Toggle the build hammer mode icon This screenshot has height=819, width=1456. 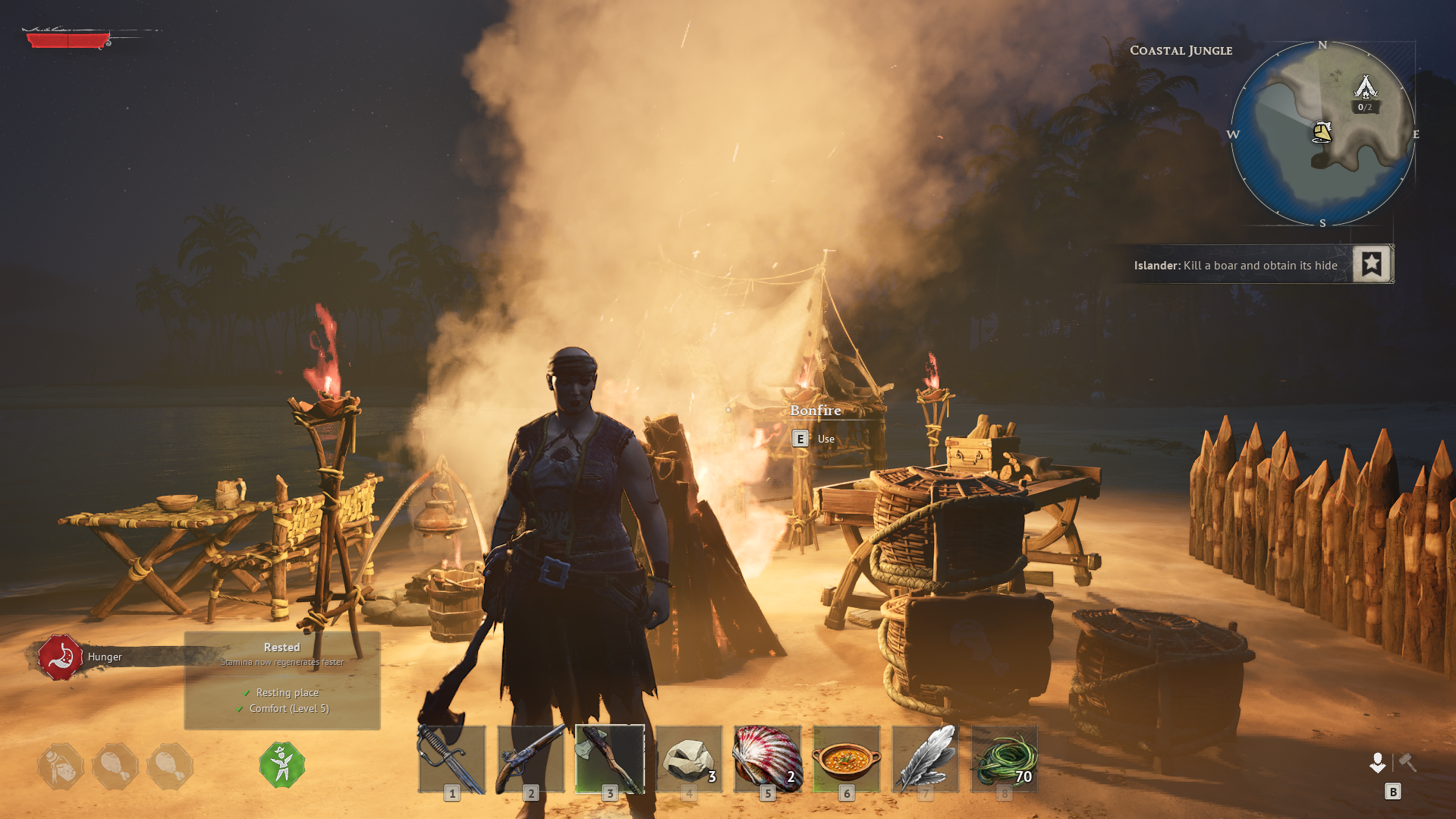1407,762
